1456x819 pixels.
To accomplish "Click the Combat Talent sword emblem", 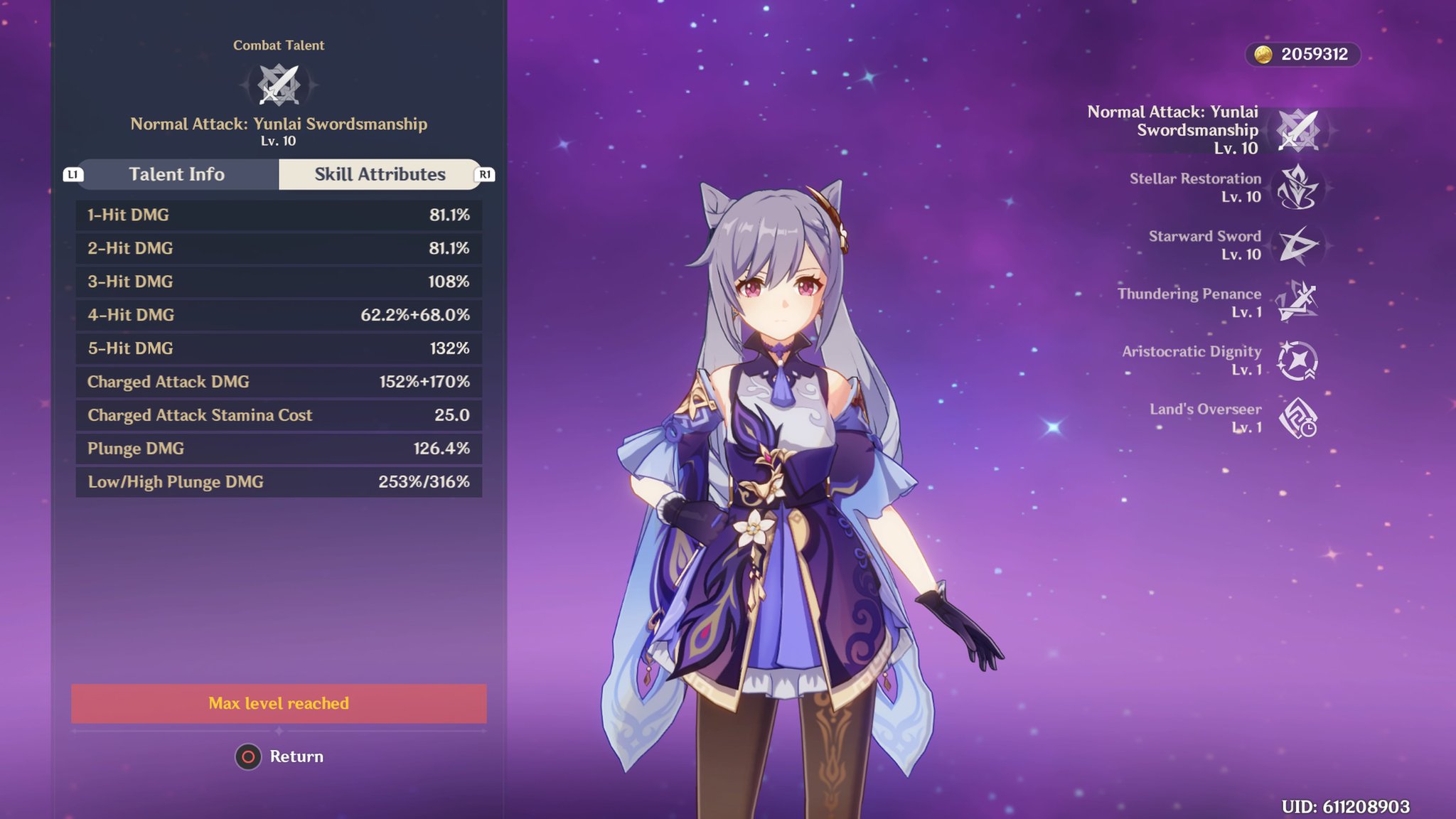I will pos(279,83).
